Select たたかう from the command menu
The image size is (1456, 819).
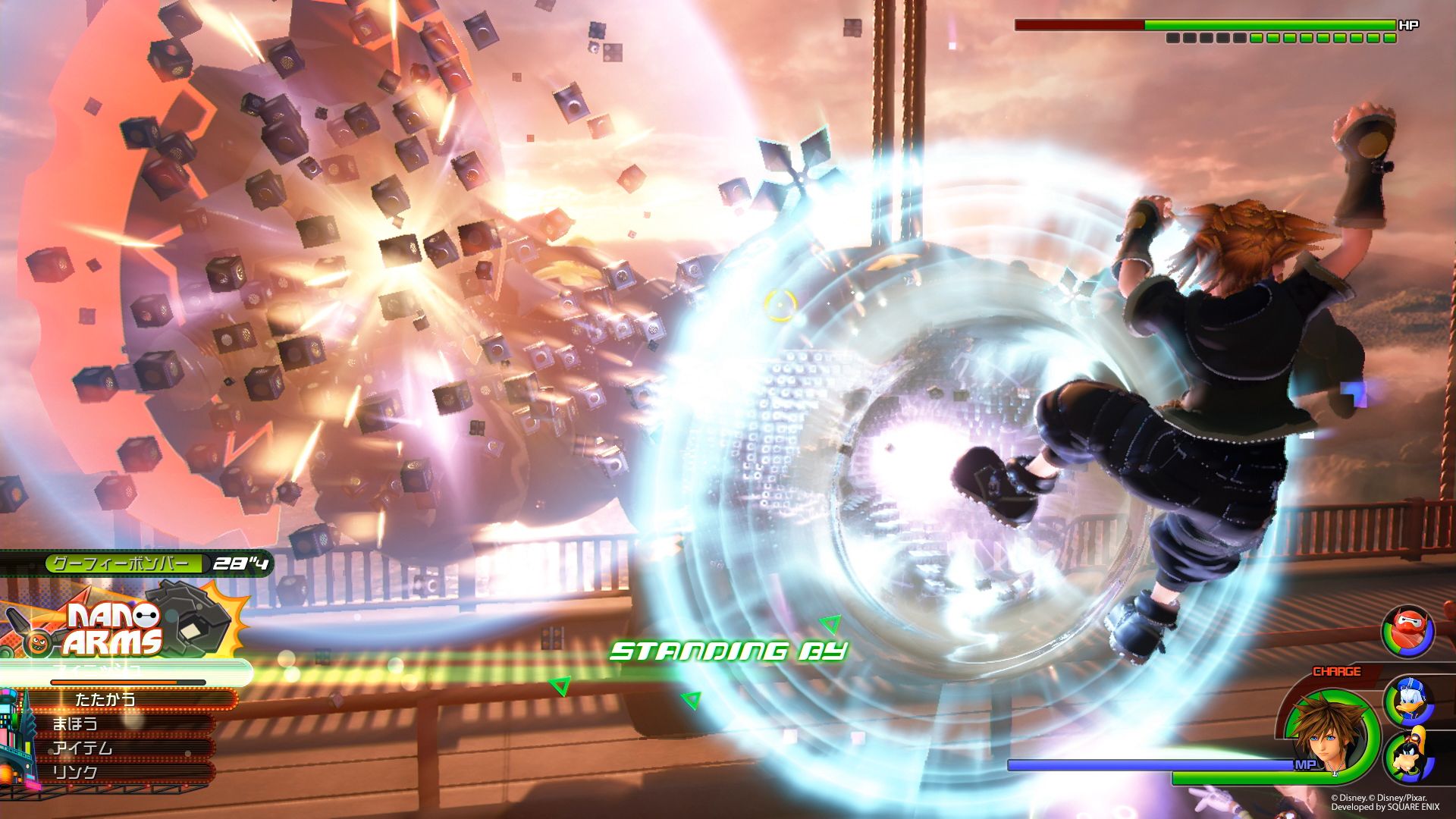click(x=105, y=699)
